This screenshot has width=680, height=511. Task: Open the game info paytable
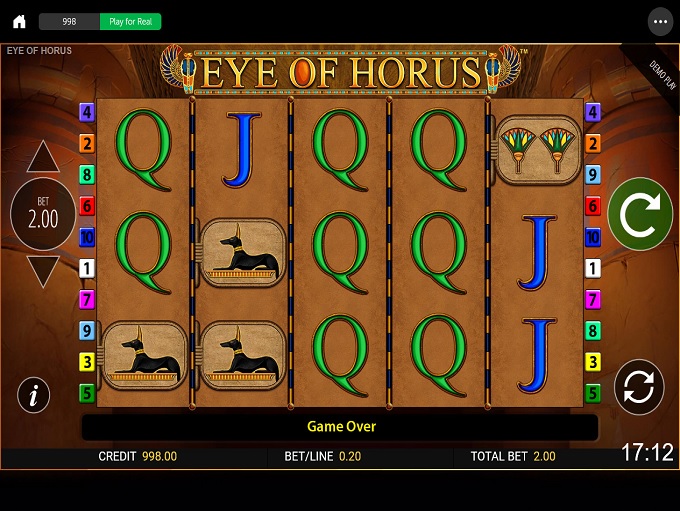pyautogui.click(x=34, y=395)
